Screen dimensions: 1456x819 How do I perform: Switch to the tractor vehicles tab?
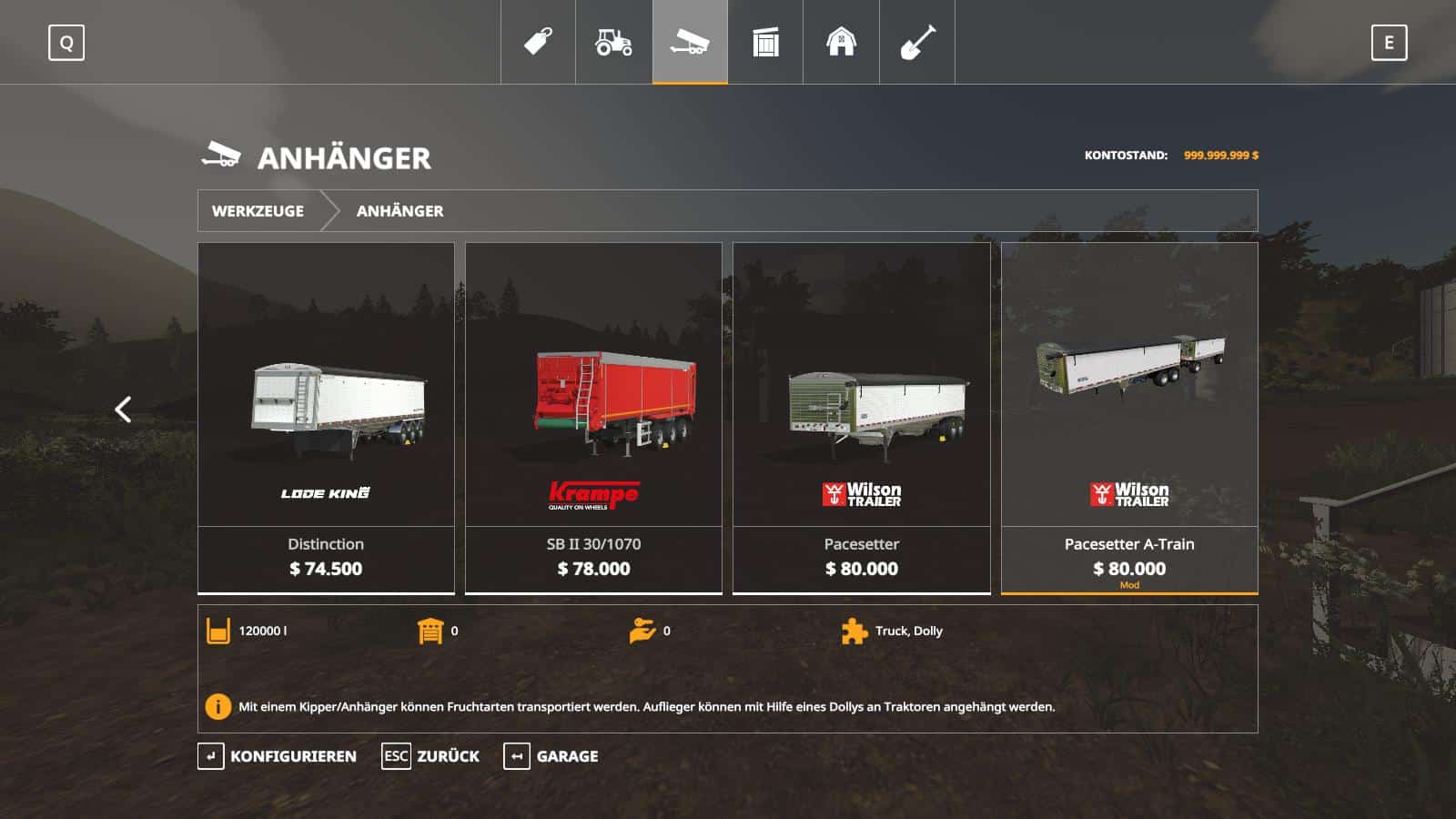click(613, 42)
